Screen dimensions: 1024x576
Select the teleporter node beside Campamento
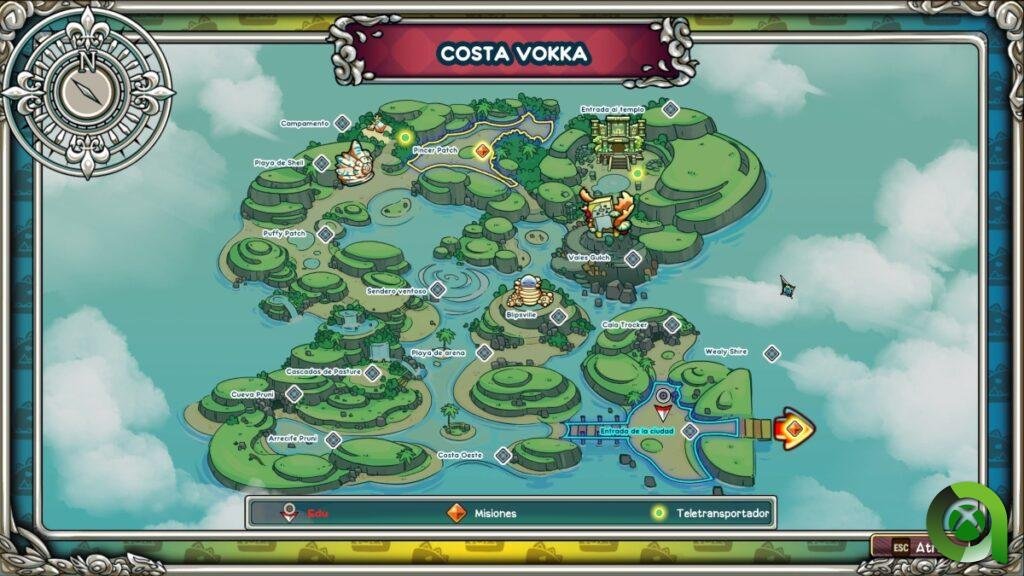[x=405, y=138]
